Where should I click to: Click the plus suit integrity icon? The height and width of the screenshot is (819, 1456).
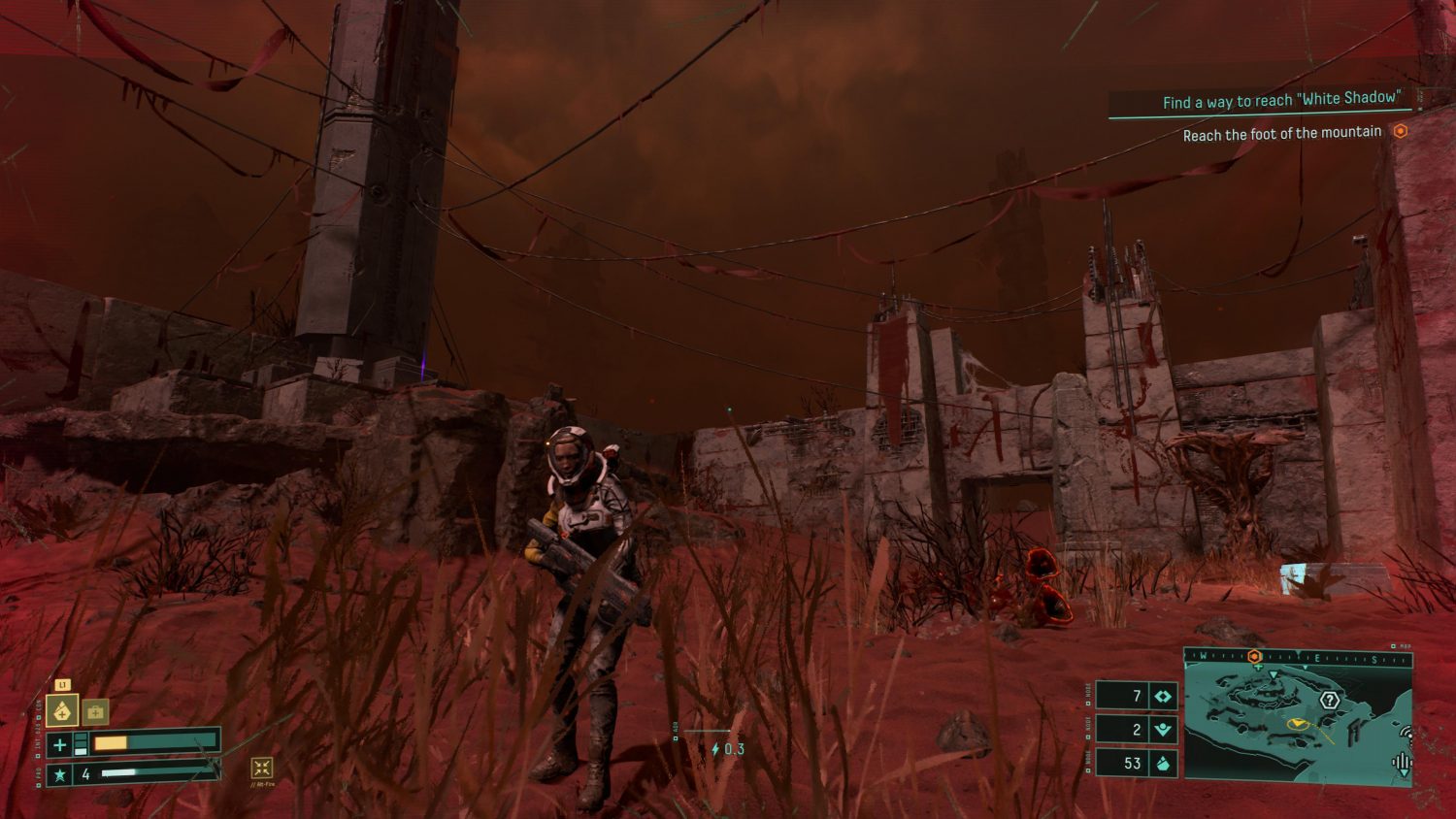pos(60,744)
